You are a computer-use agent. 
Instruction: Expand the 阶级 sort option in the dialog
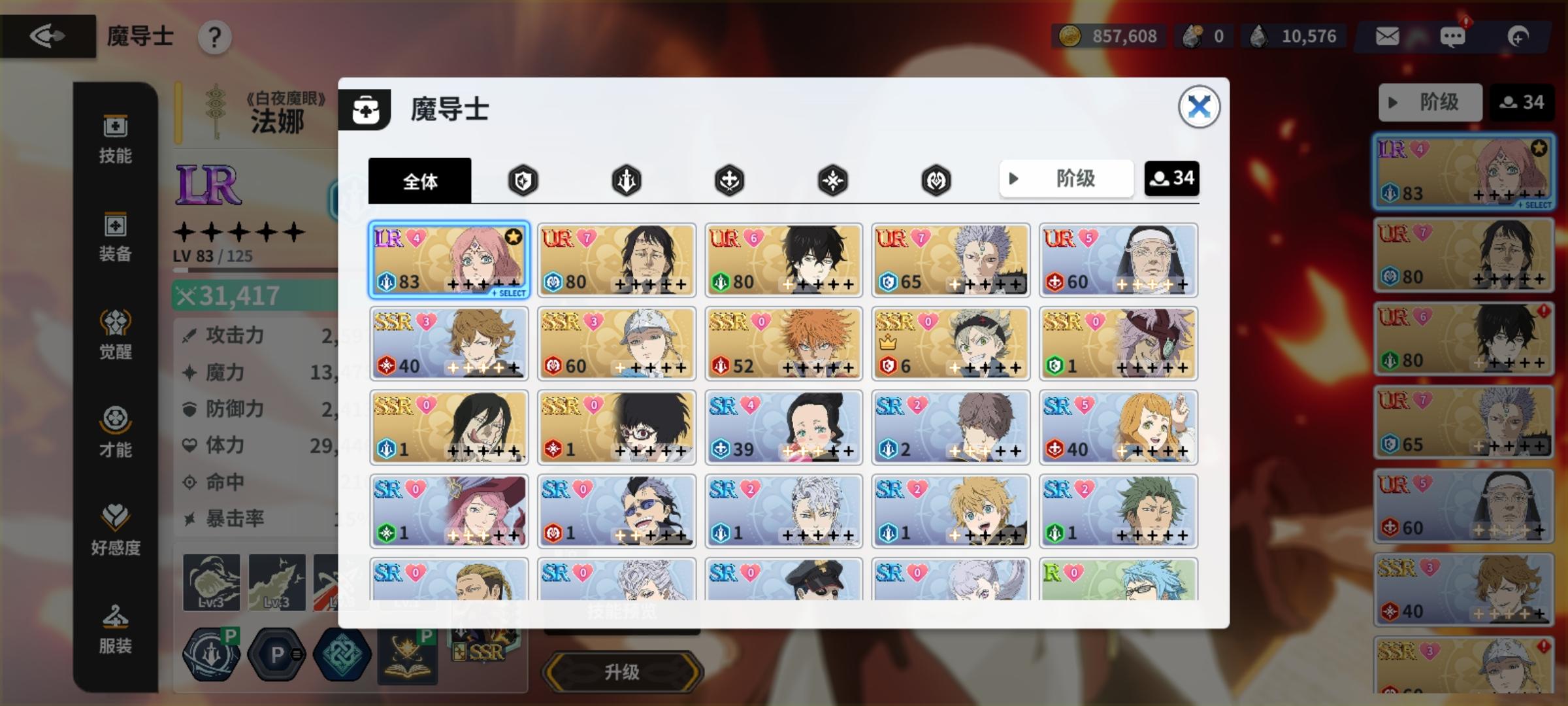[x=1066, y=178]
